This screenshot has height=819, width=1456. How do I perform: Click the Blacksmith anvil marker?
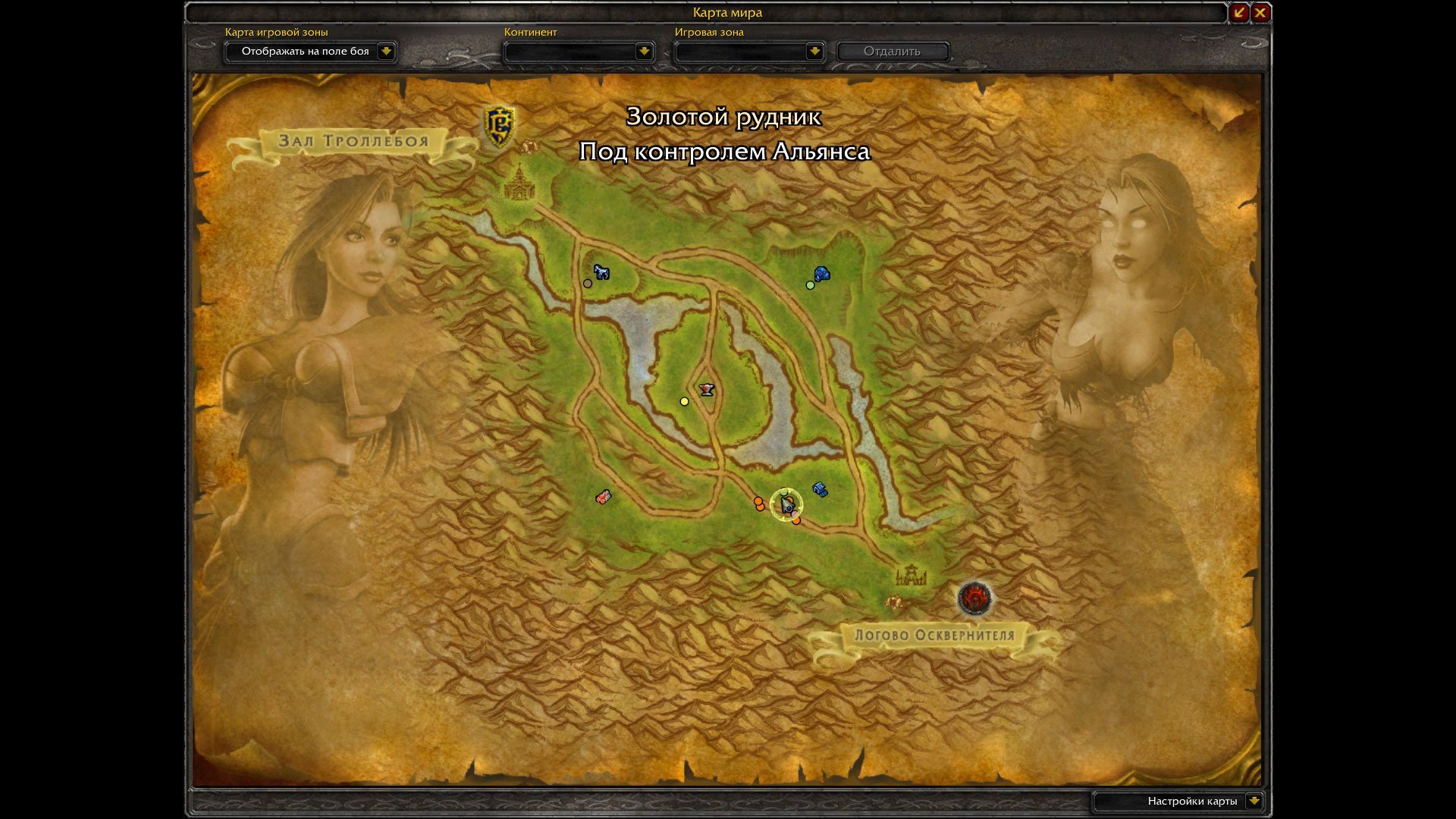tap(707, 390)
